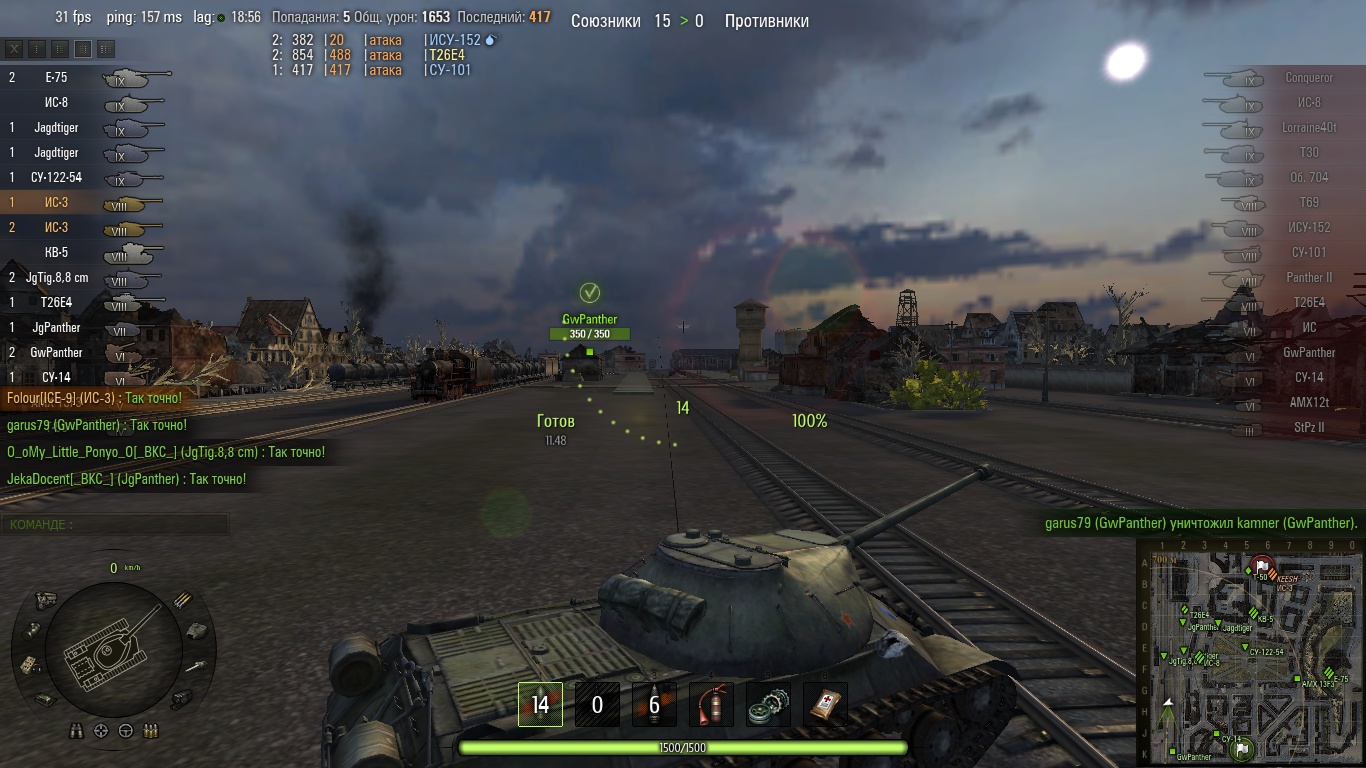1366x768 pixels.
Task: Select the shell slot showing 6 rounds
Action: [x=654, y=705]
